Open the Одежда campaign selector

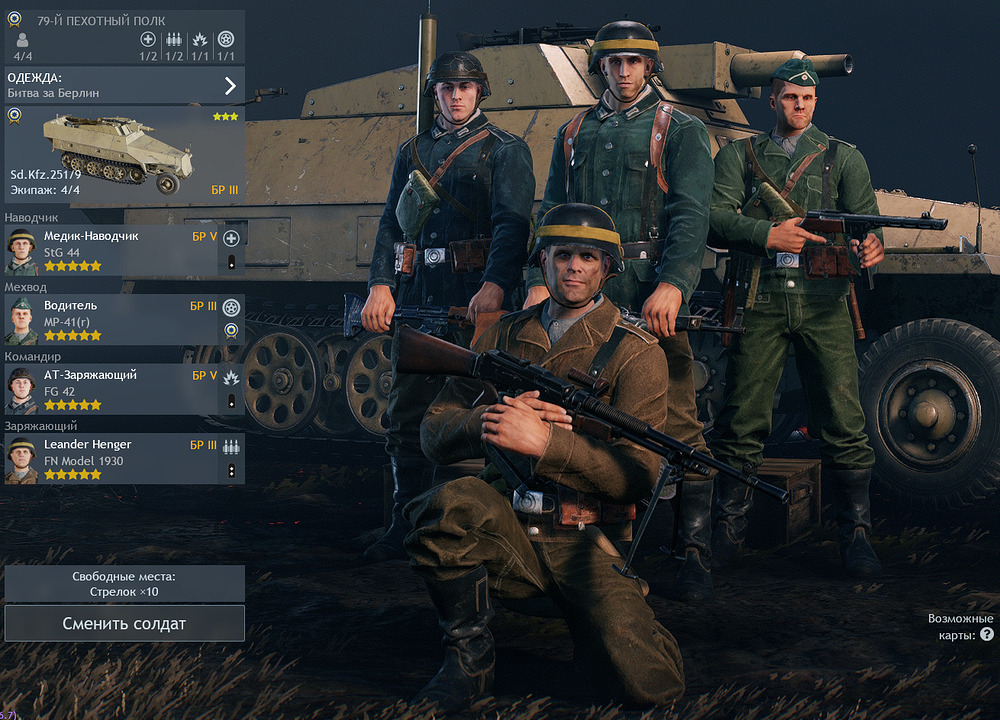pyautogui.click(x=124, y=85)
